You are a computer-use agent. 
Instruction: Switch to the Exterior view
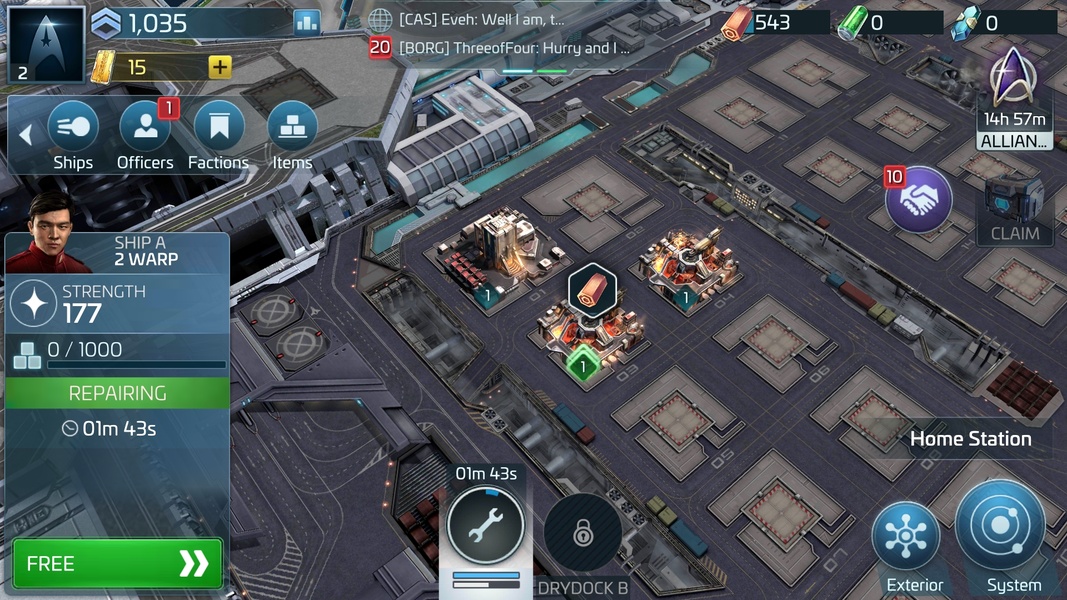click(x=906, y=541)
